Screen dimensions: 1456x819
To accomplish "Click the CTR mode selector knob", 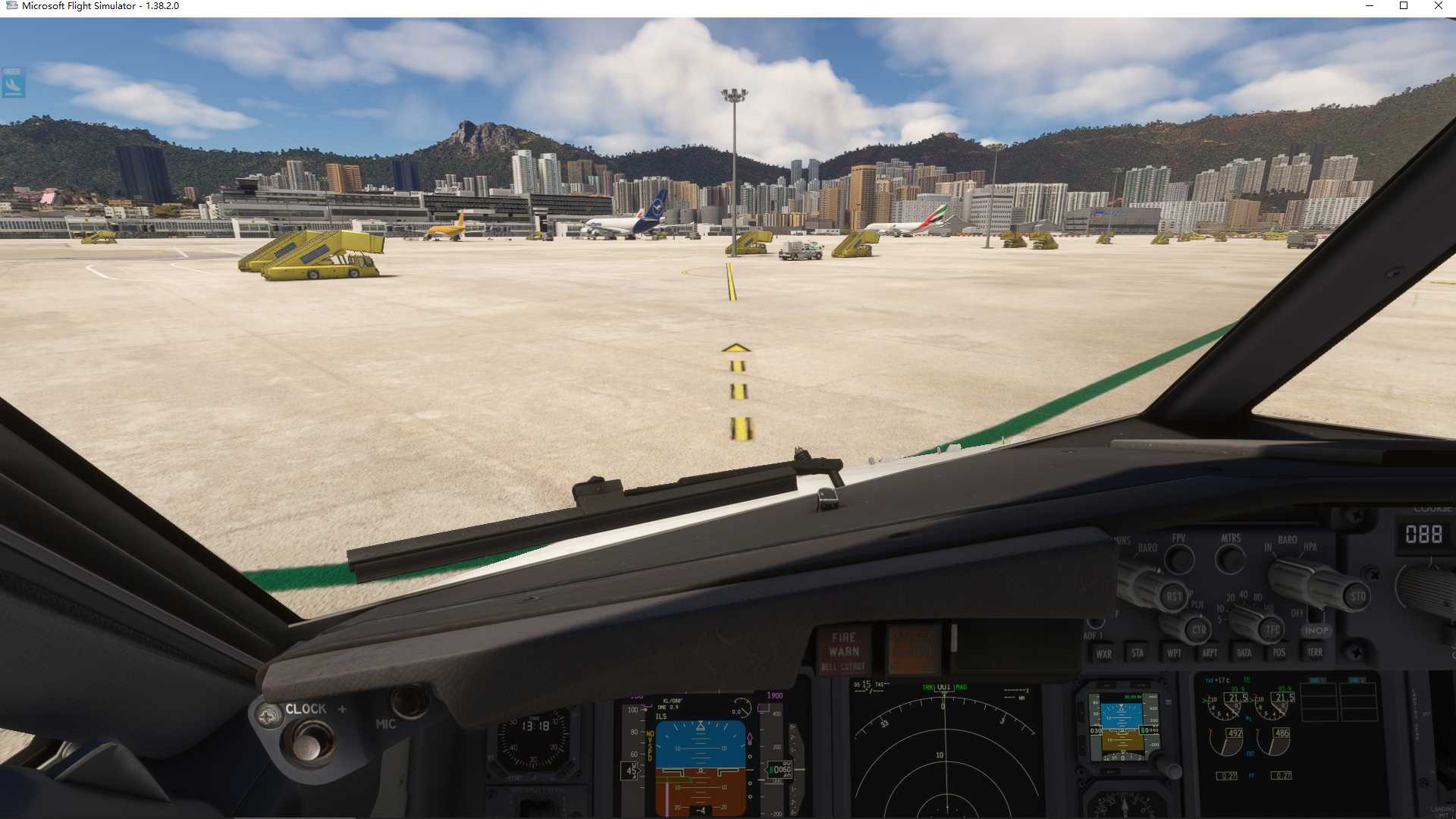I will coord(1197,630).
